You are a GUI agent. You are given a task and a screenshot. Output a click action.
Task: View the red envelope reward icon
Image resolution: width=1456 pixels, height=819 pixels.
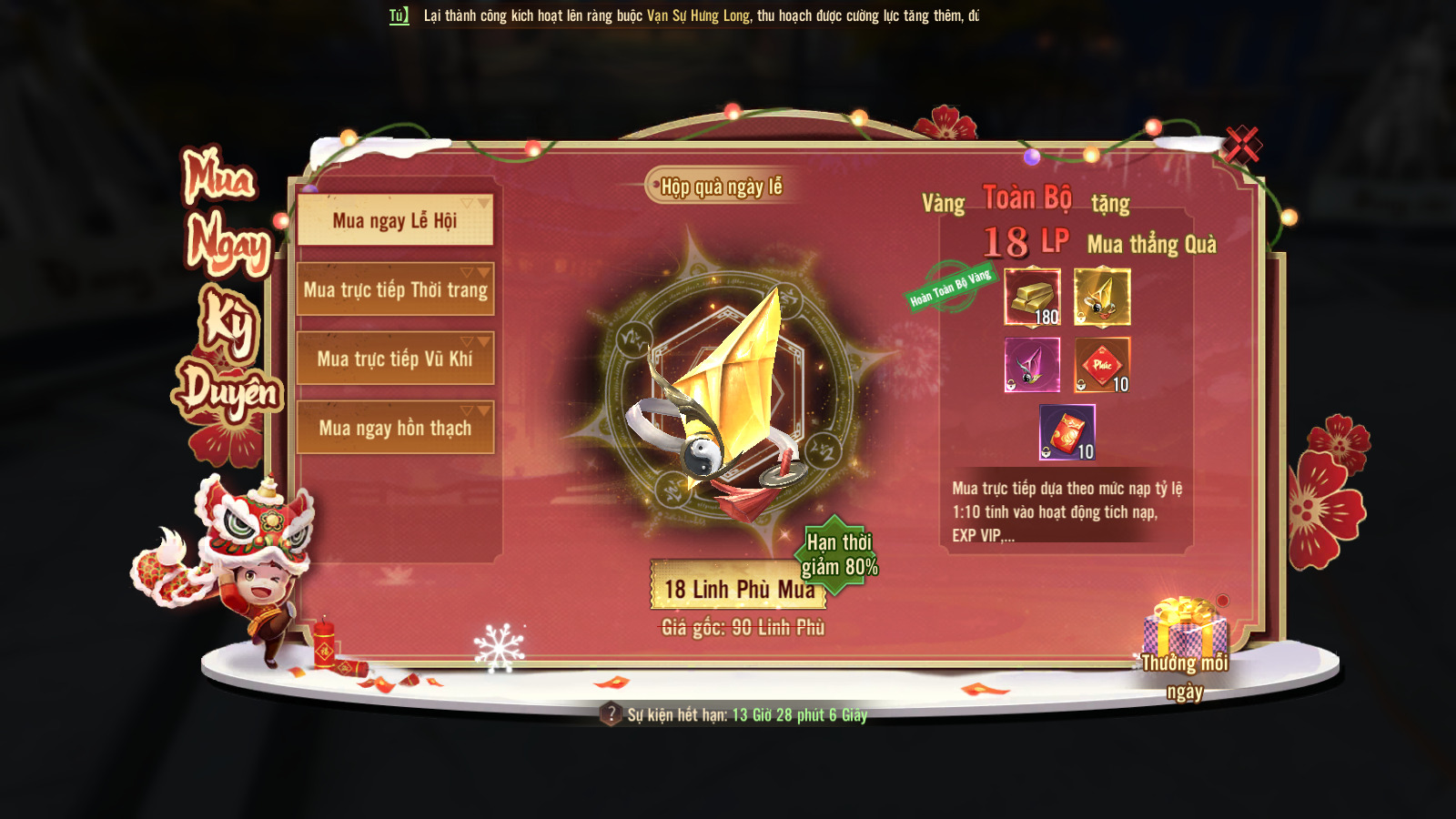coord(1067,432)
